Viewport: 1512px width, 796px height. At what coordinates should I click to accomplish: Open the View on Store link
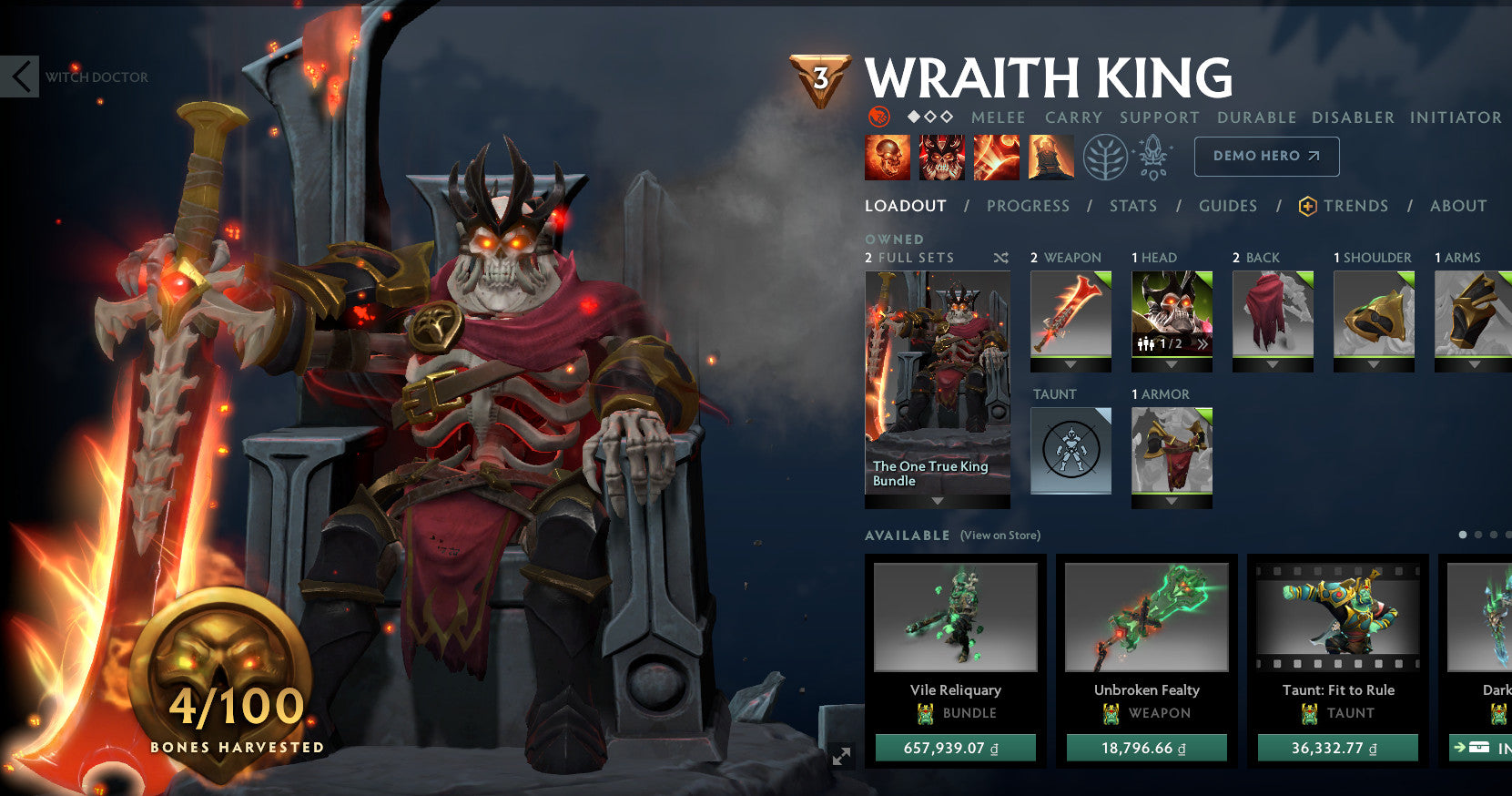click(x=999, y=536)
